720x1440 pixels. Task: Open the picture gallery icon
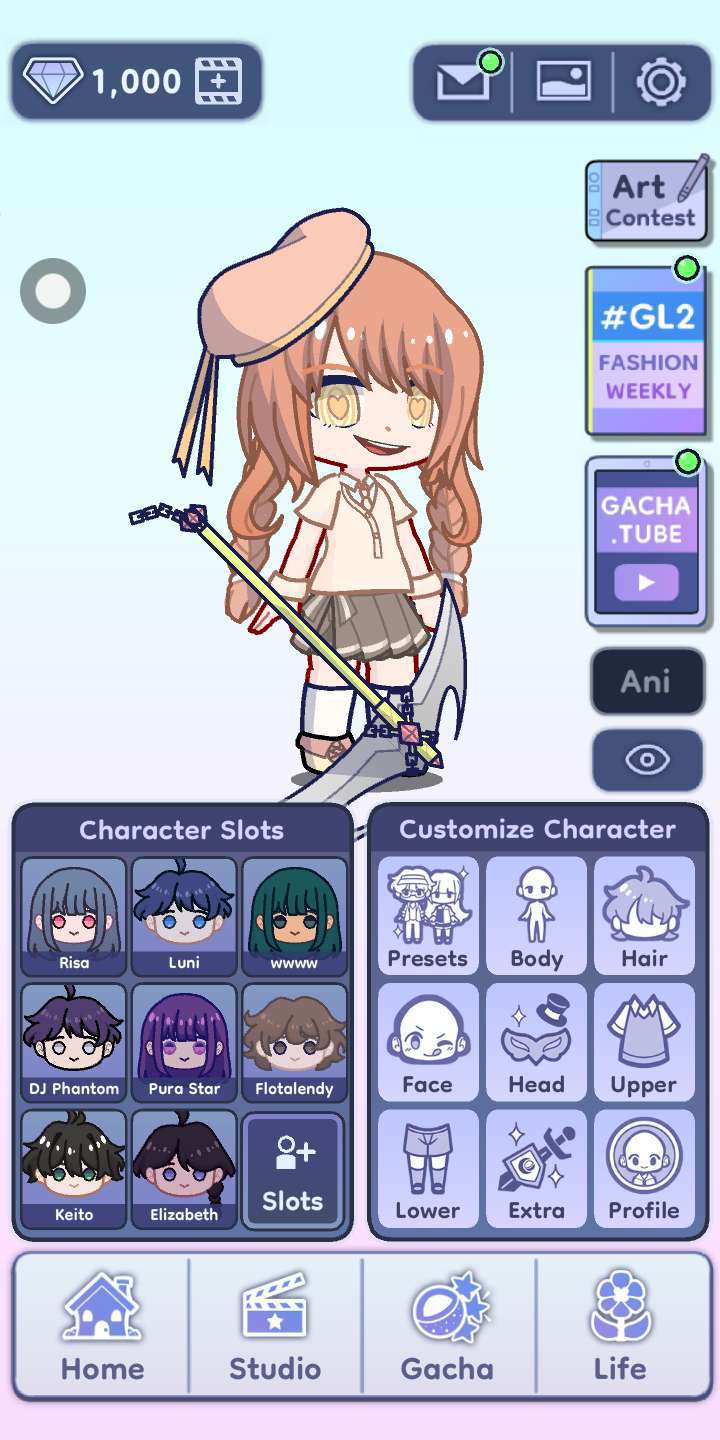click(563, 82)
